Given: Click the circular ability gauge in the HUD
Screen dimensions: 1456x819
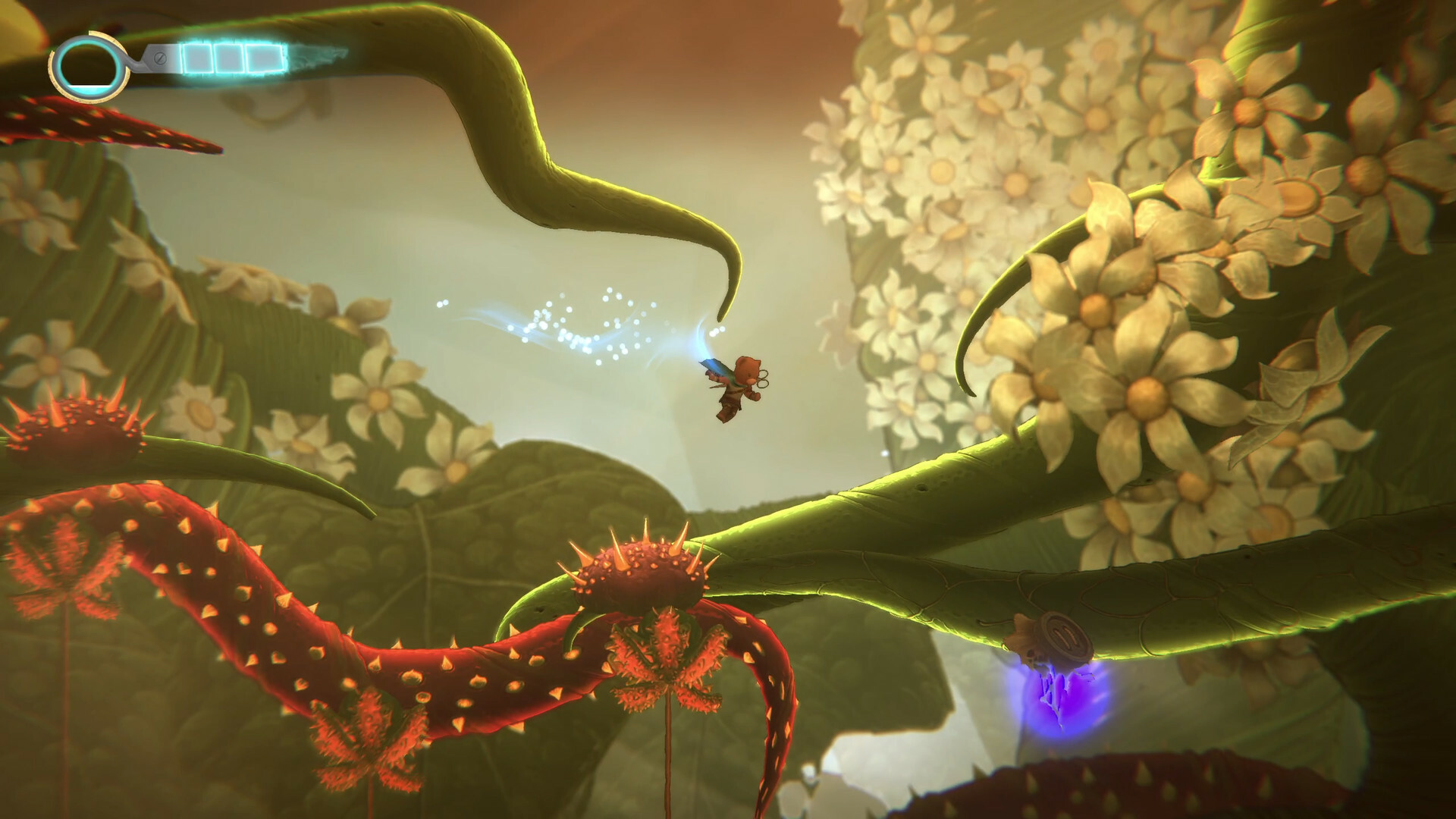Looking at the screenshot, I should [x=91, y=67].
